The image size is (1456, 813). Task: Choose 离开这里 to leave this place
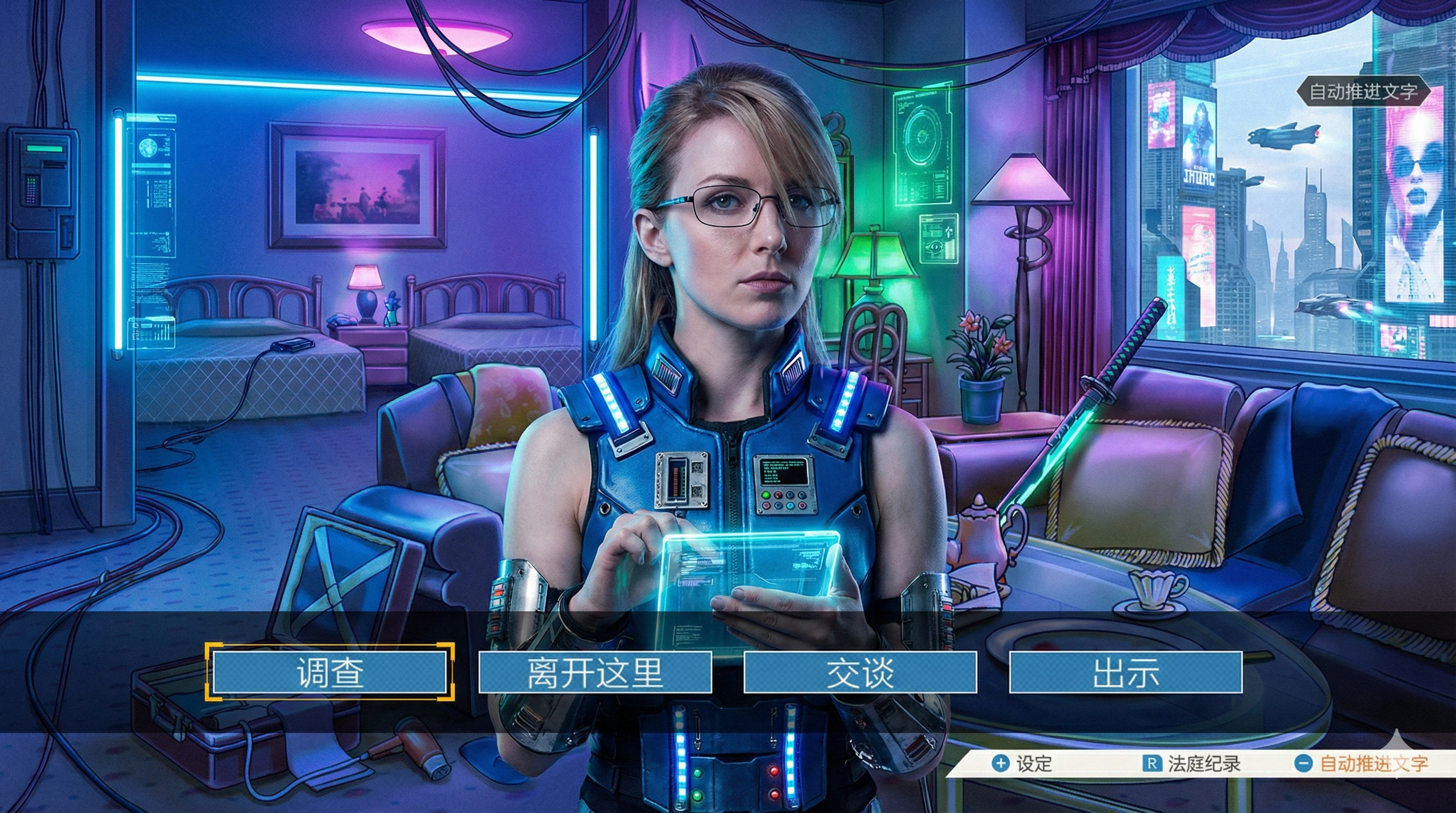595,672
